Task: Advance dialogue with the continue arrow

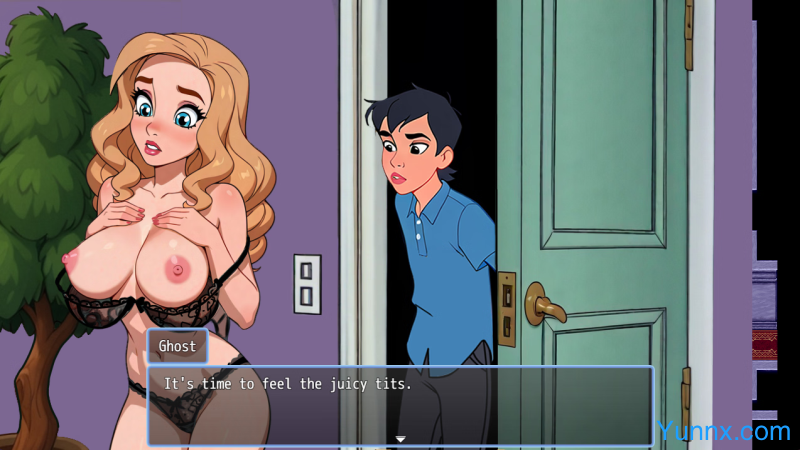Action: (x=400, y=439)
